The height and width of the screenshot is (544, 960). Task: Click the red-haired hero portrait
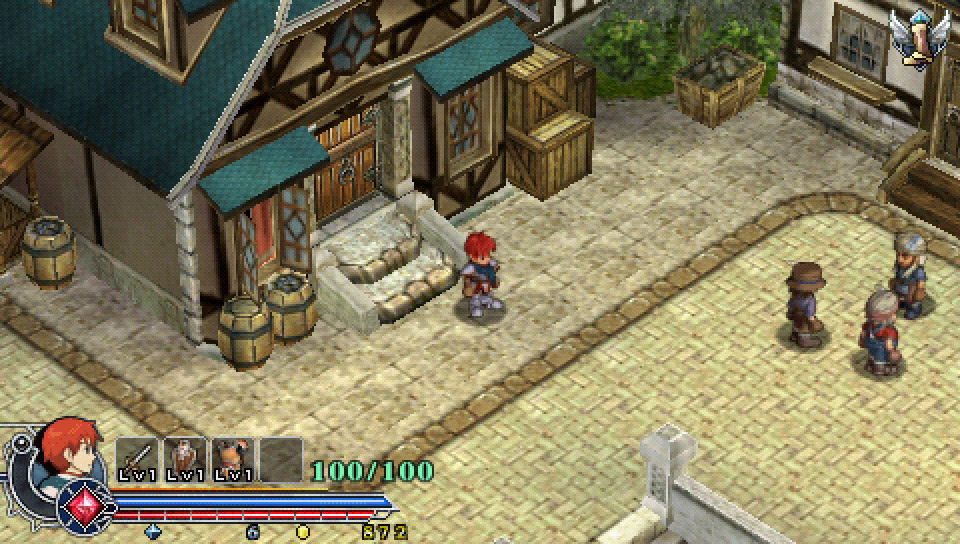70,453
